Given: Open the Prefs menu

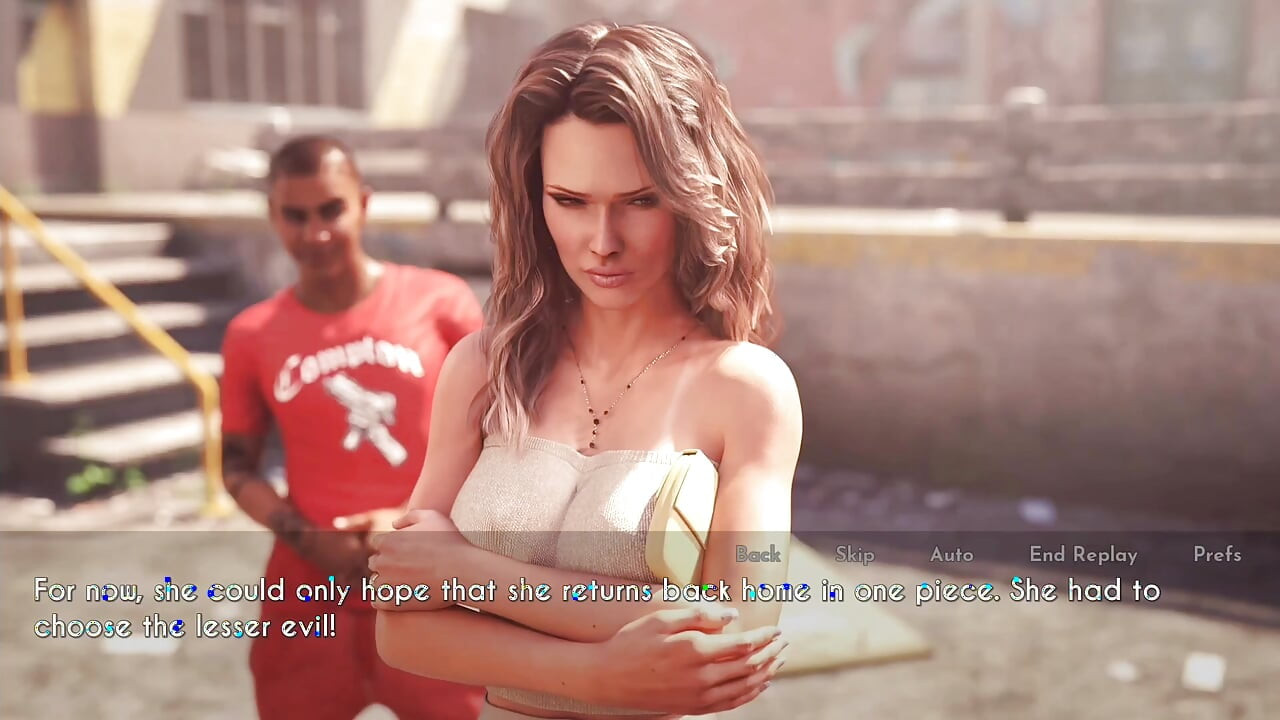Looking at the screenshot, I should click(x=1216, y=554).
